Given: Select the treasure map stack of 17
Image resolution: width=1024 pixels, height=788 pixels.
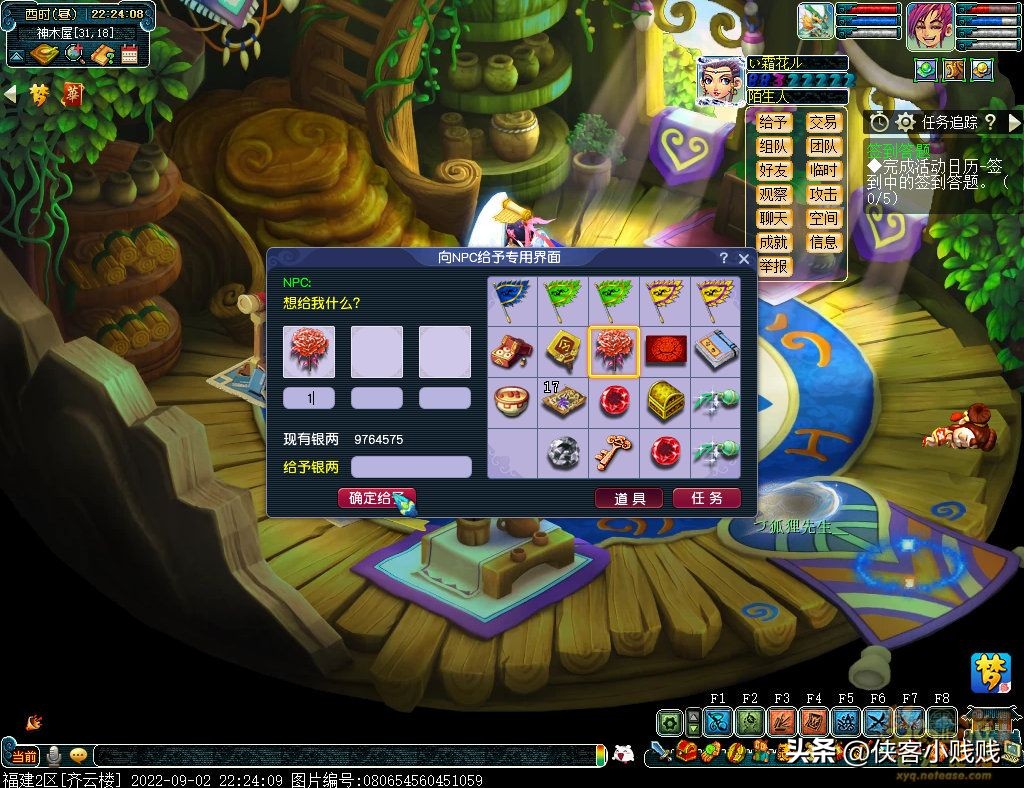Looking at the screenshot, I should tap(562, 401).
